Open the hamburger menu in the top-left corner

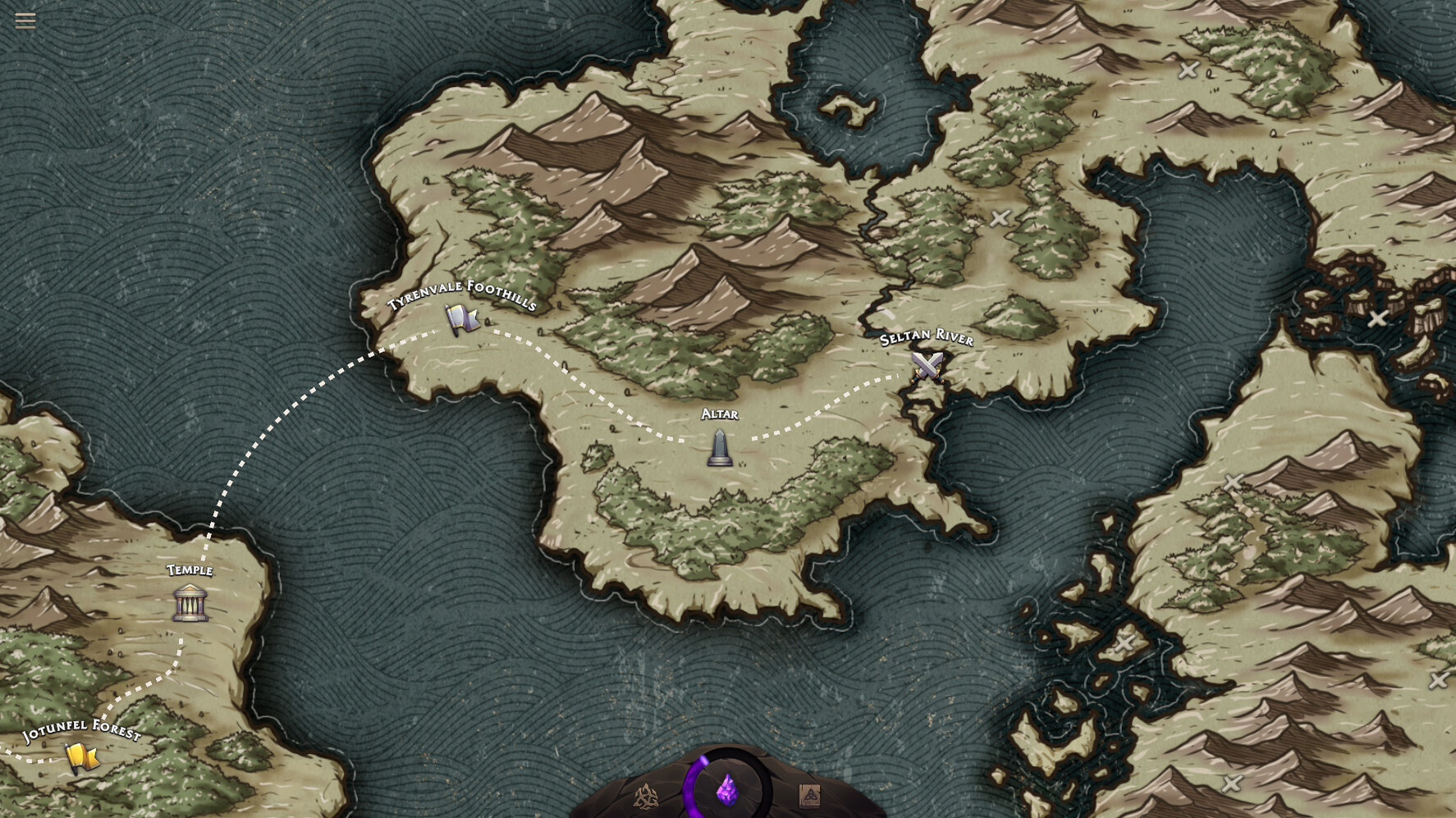[25, 21]
